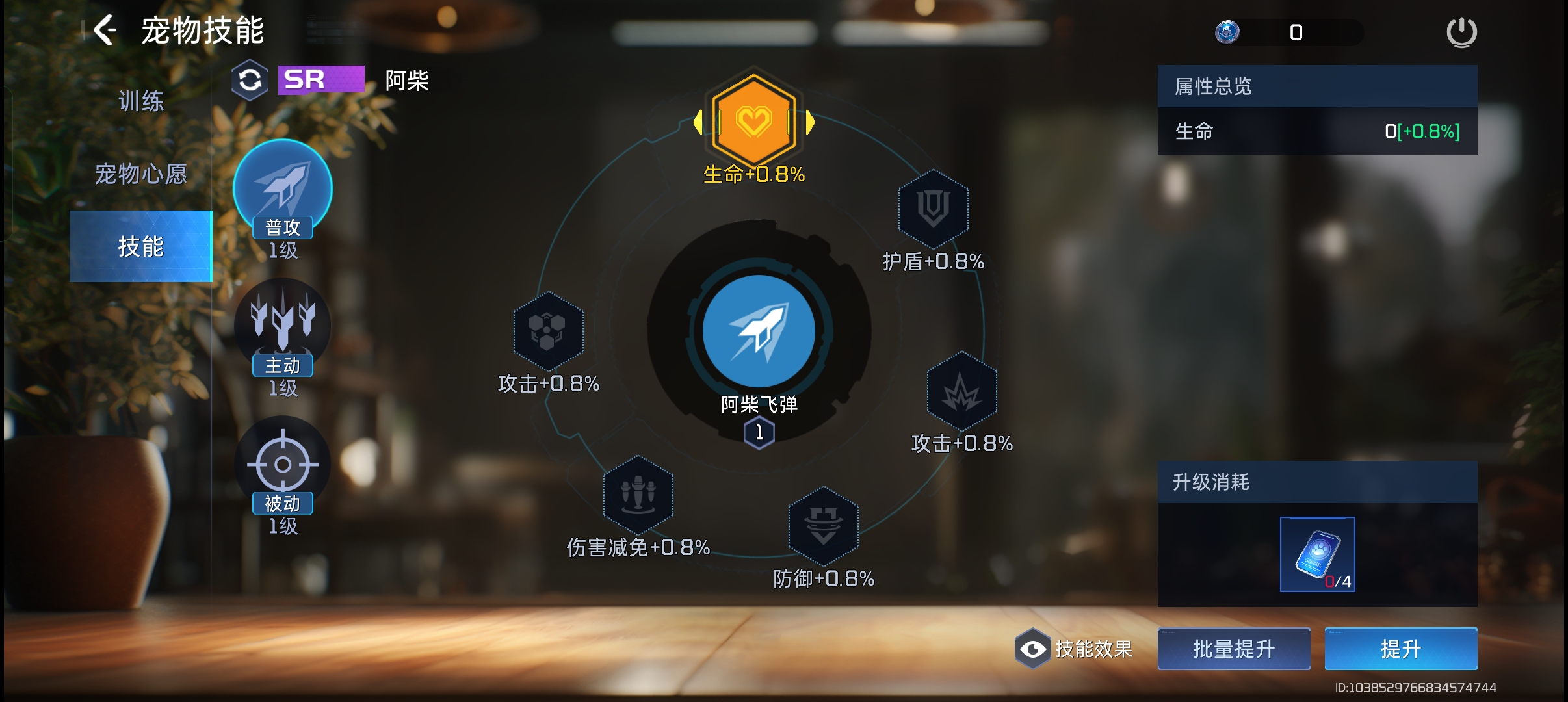Open the 宠物心愿 tab
The image size is (1568, 702).
coord(141,174)
